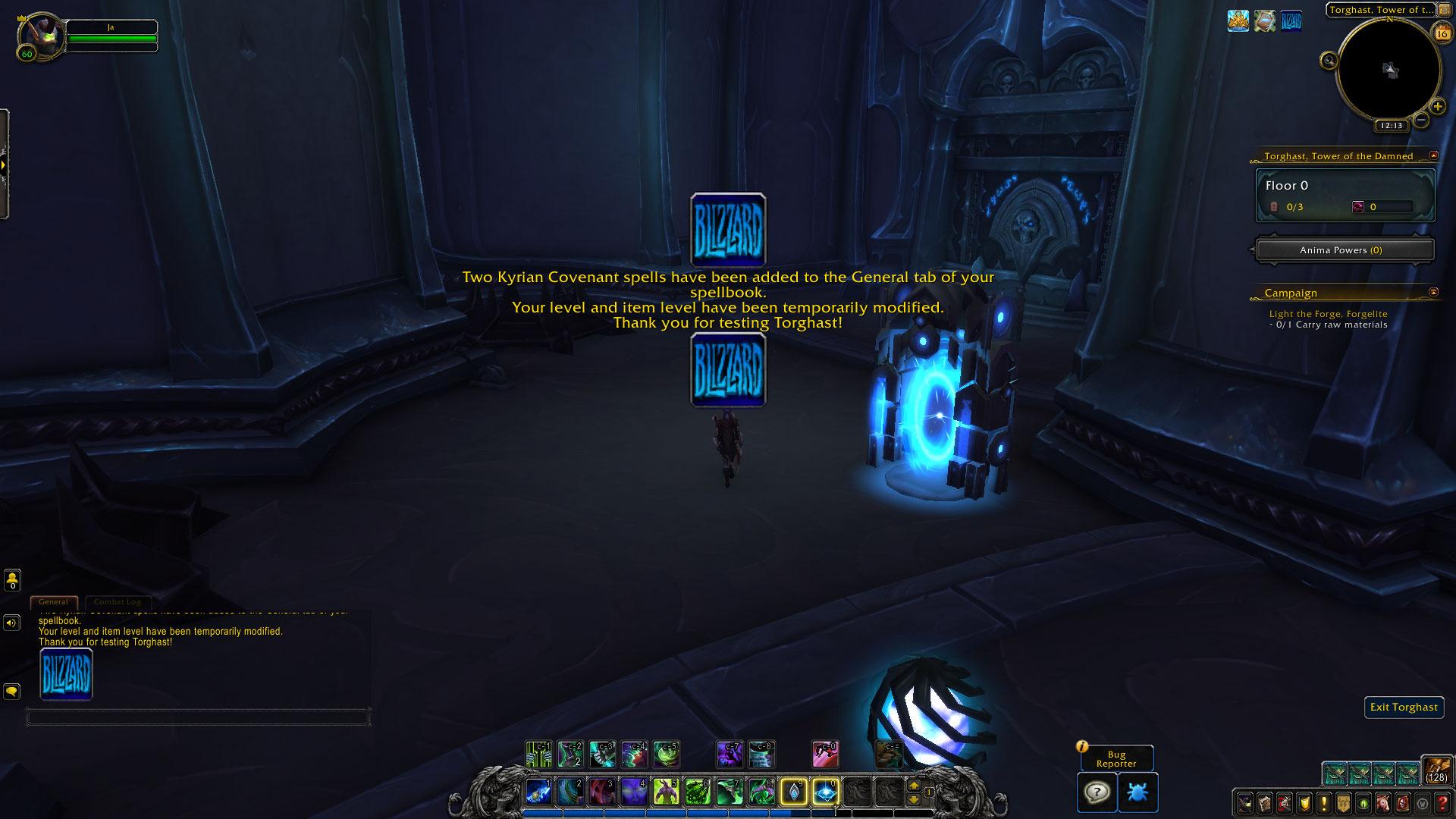1456x819 pixels.
Task: Open the main backpack showing 128
Action: coord(1436,770)
